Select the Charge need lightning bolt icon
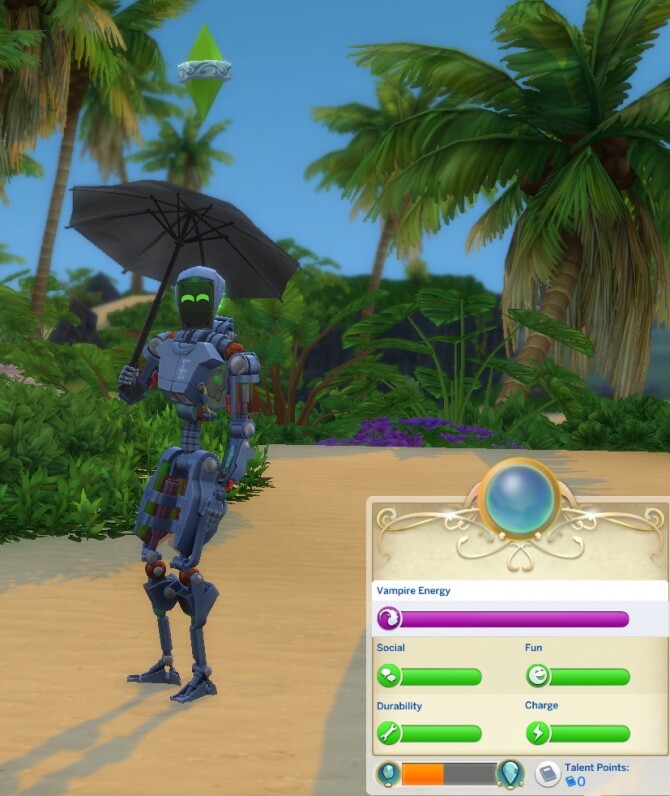 click(538, 734)
